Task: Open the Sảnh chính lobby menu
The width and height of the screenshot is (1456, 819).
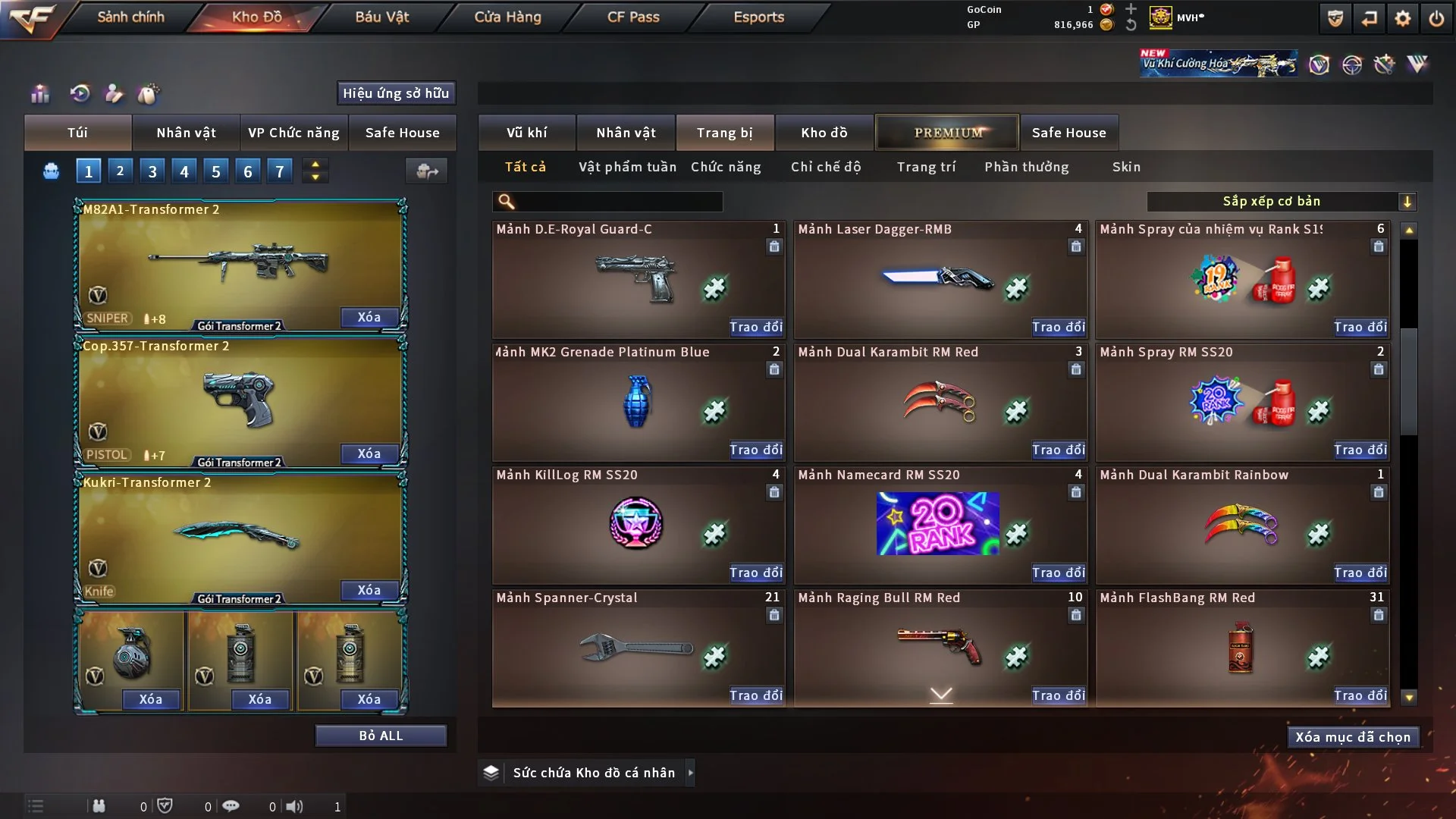Action: coord(130,17)
